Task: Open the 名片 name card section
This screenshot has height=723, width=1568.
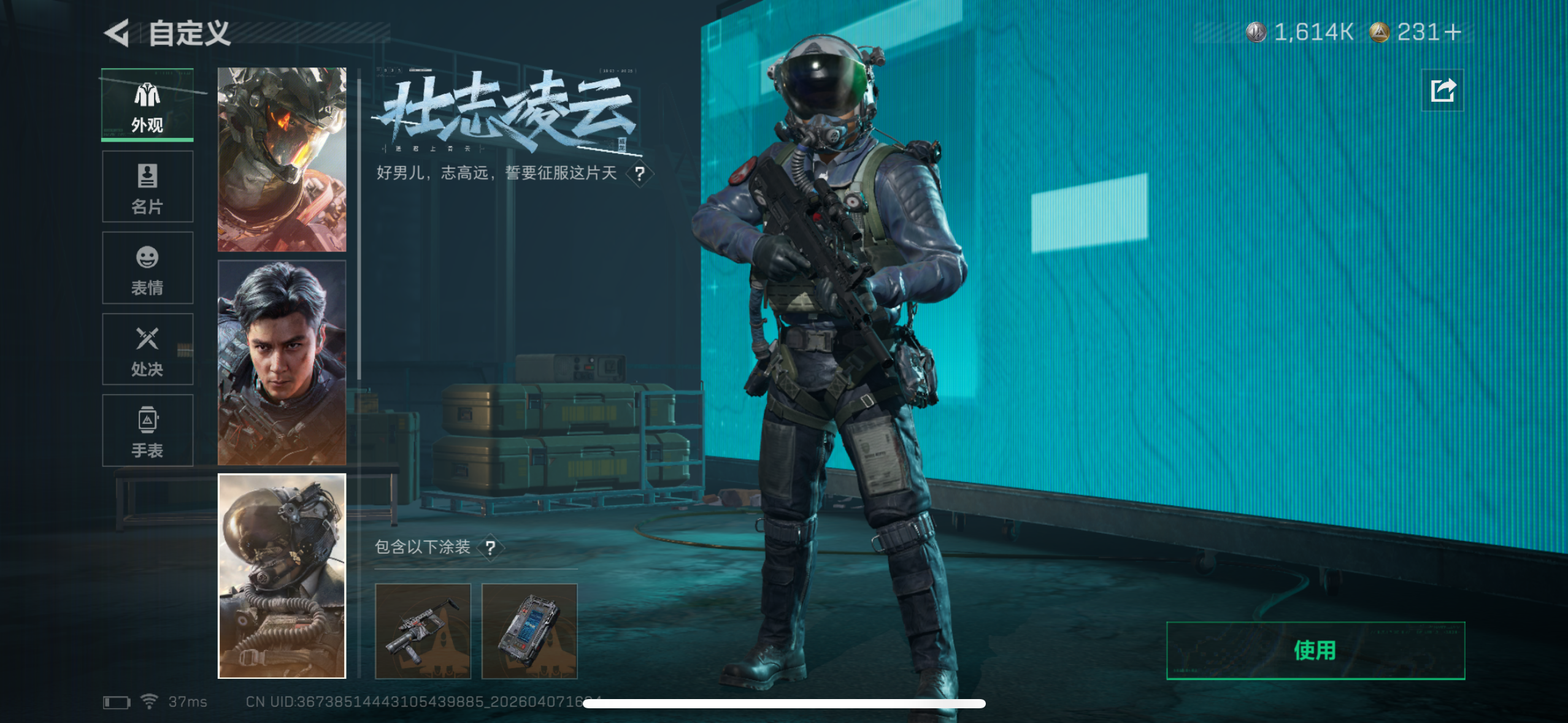Action: [147, 186]
